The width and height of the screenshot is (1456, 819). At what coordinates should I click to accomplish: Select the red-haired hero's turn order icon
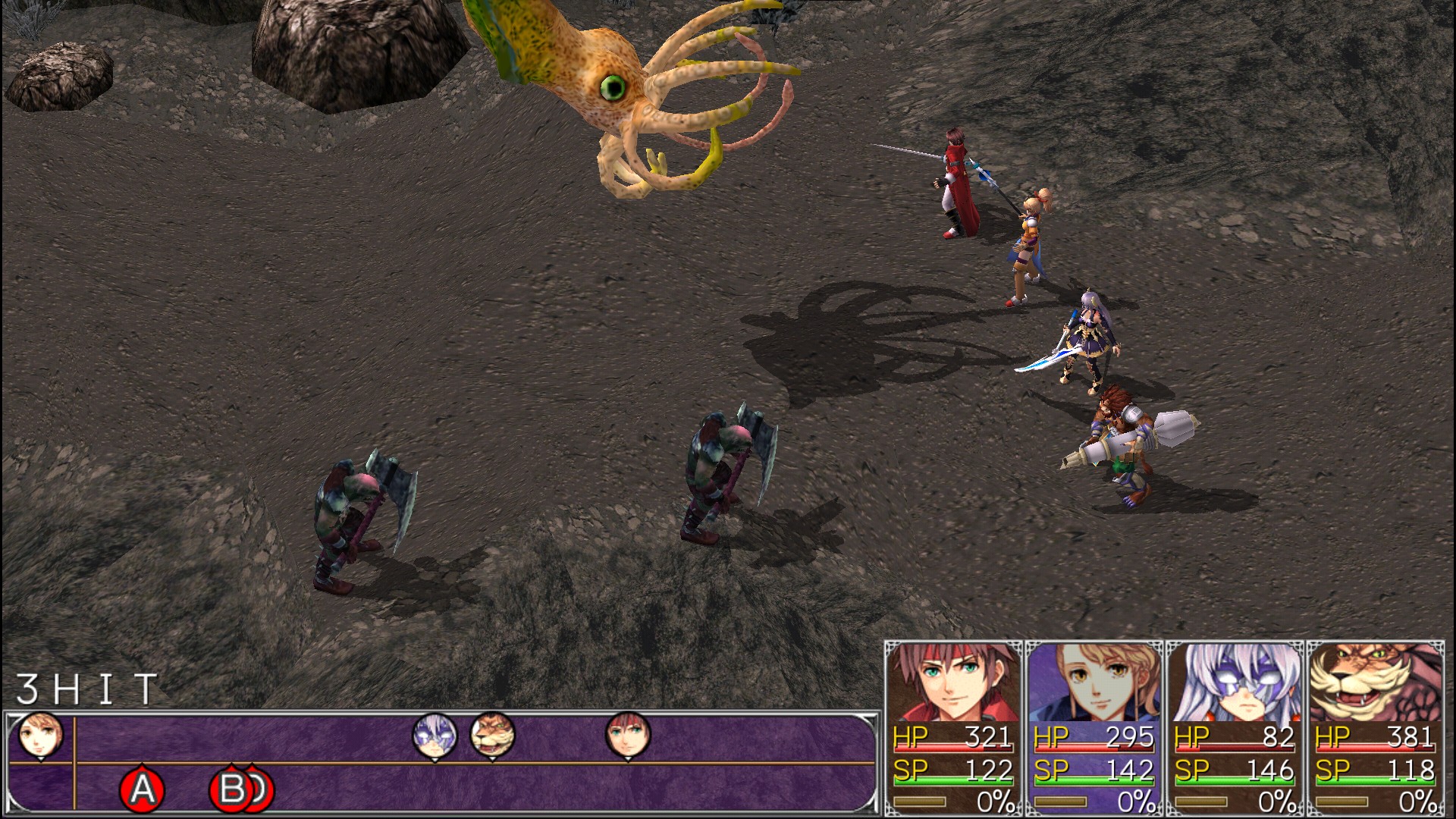coord(628,735)
